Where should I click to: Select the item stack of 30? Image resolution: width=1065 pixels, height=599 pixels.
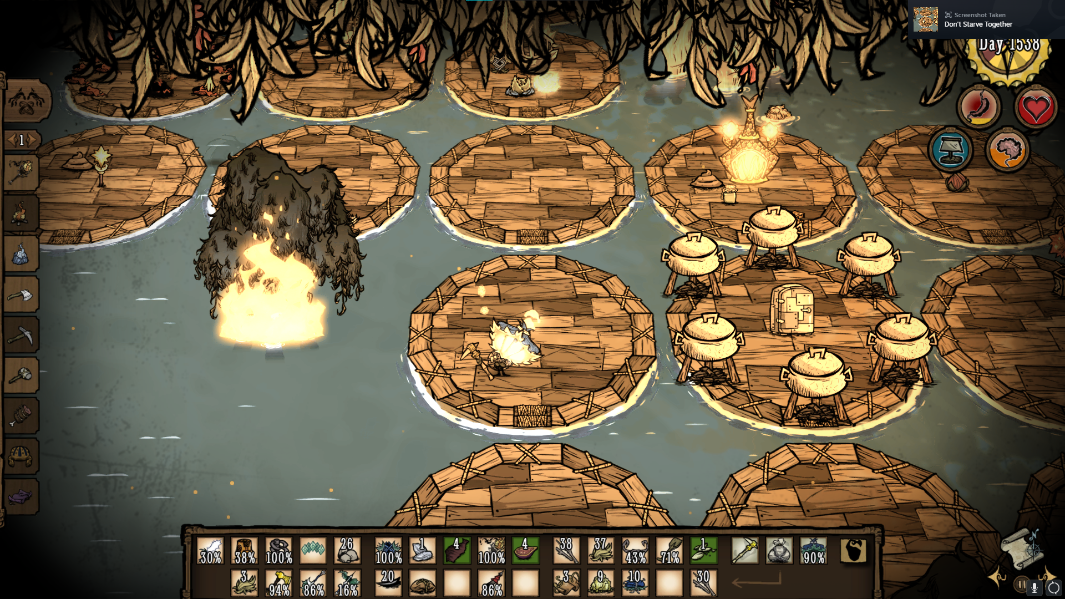[x=704, y=582]
